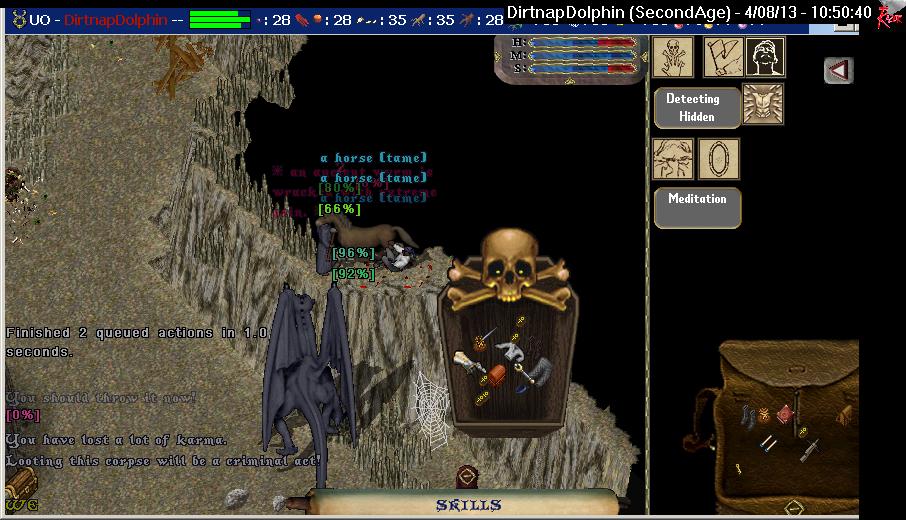Open the Skills scroll bar
Screen dimensions: 906x520
(x=468, y=504)
